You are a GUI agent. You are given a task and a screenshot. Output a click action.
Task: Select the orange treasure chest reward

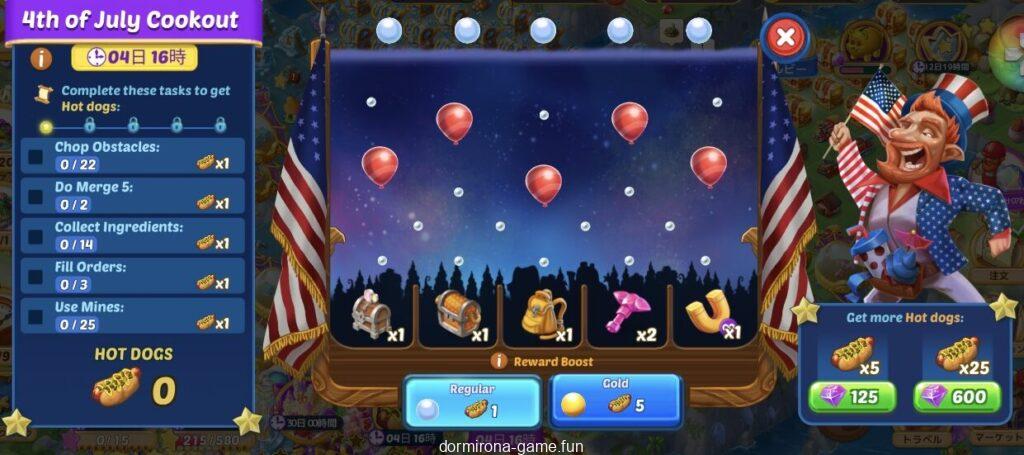coord(459,314)
